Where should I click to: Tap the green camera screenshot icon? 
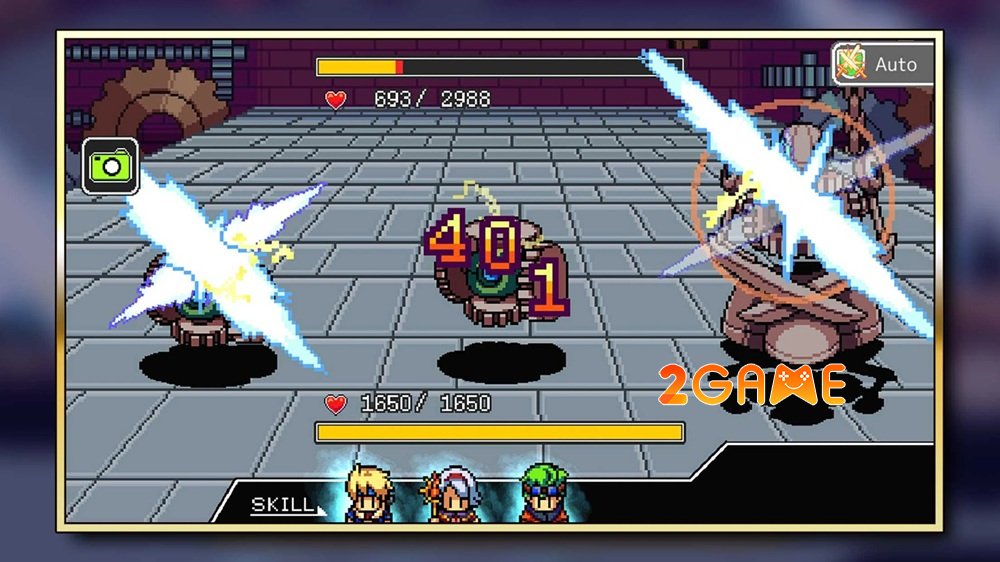(x=109, y=165)
